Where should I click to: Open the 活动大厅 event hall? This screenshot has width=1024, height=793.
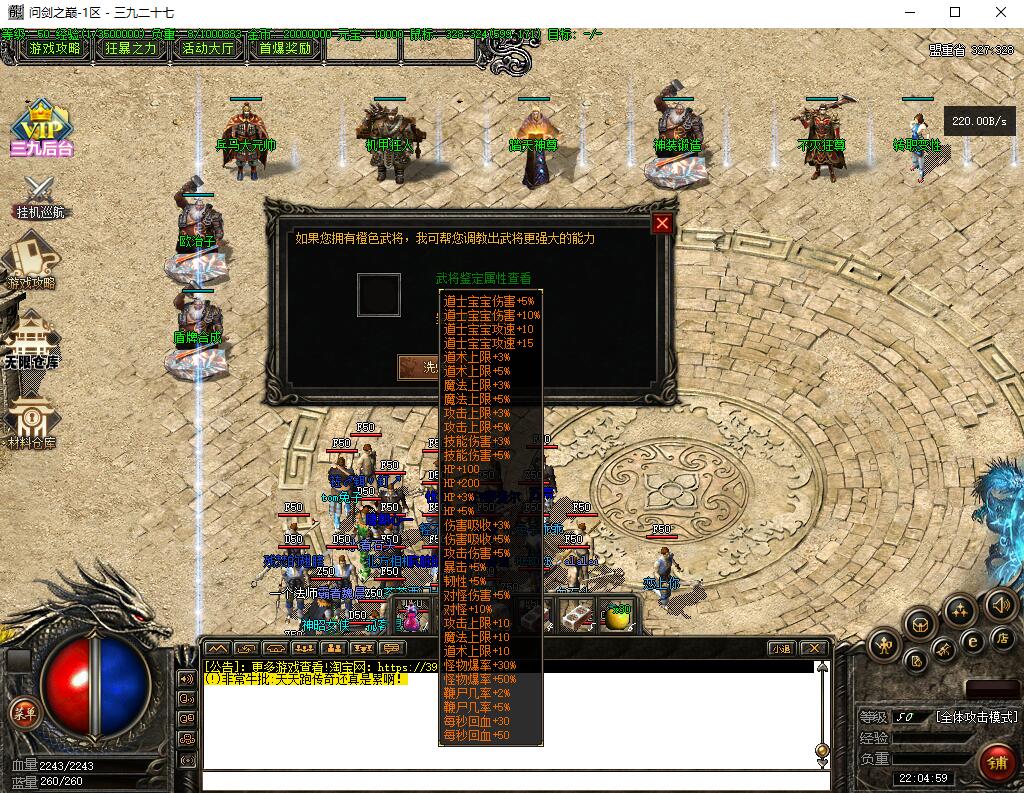(208, 48)
